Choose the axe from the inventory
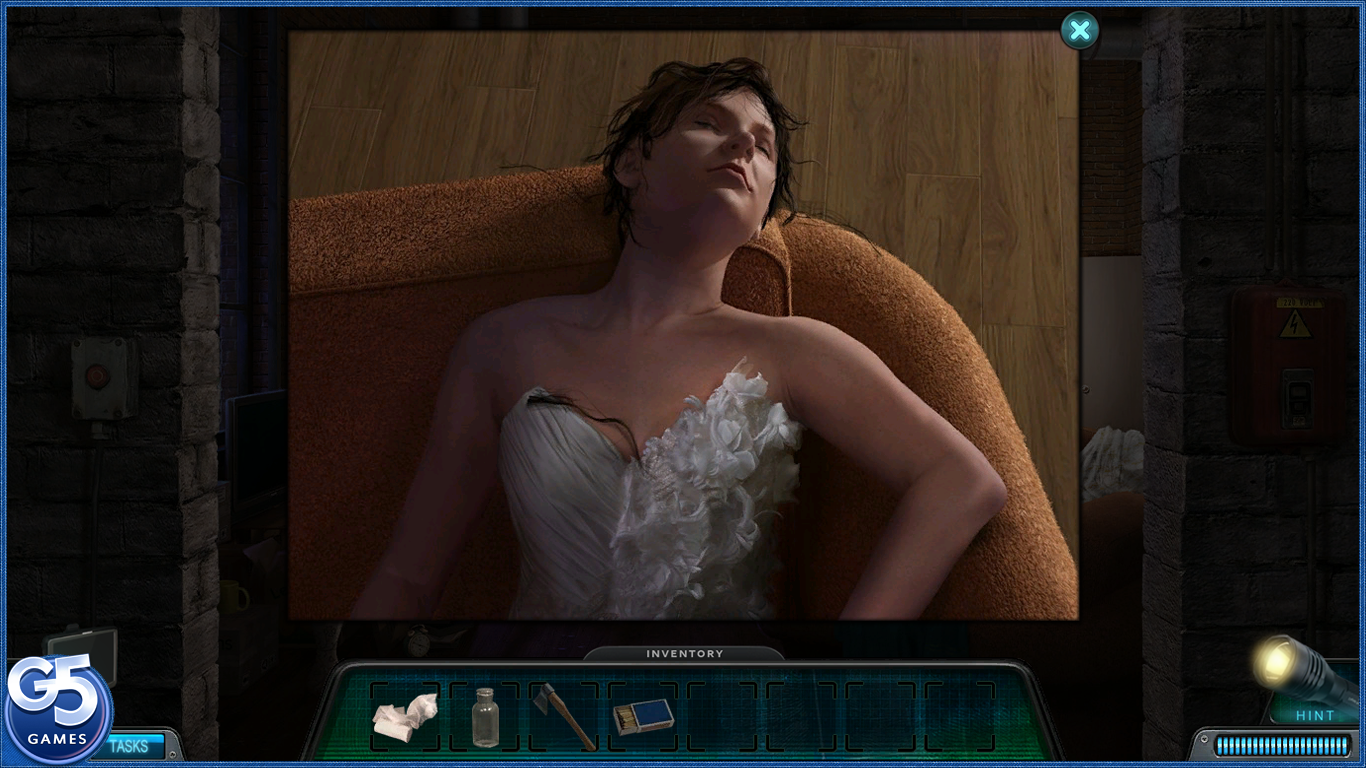Image resolution: width=1366 pixels, height=768 pixels. [x=565, y=716]
